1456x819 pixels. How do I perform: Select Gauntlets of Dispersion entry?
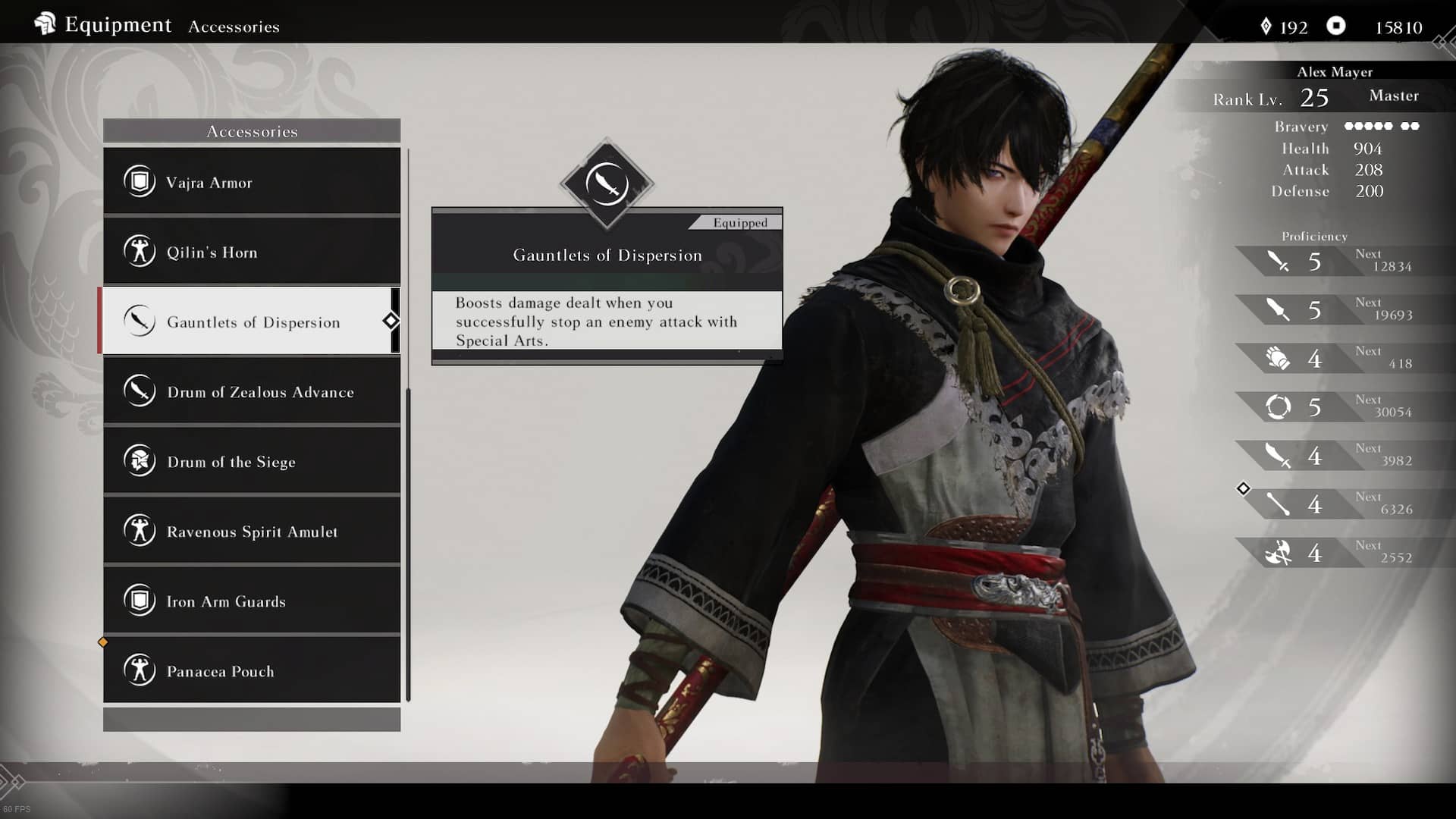click(251, 322)
